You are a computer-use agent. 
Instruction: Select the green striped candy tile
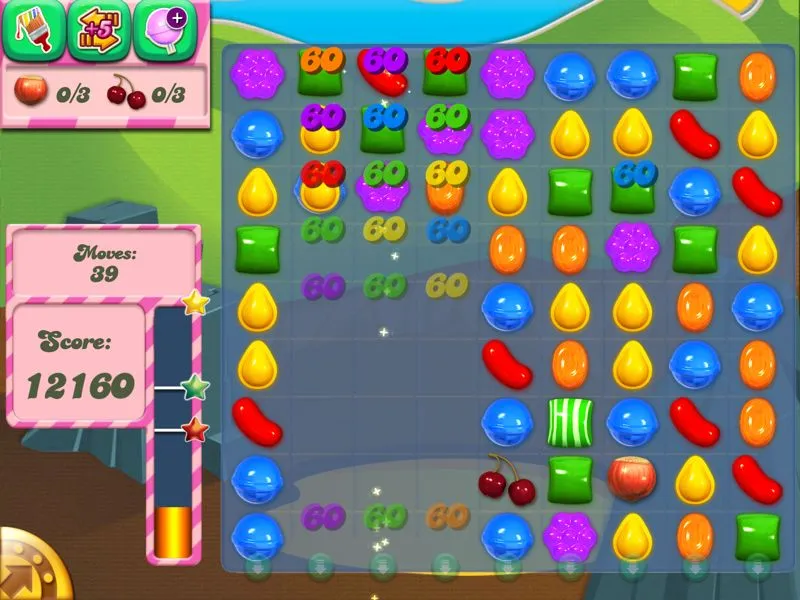click(570, 421)
